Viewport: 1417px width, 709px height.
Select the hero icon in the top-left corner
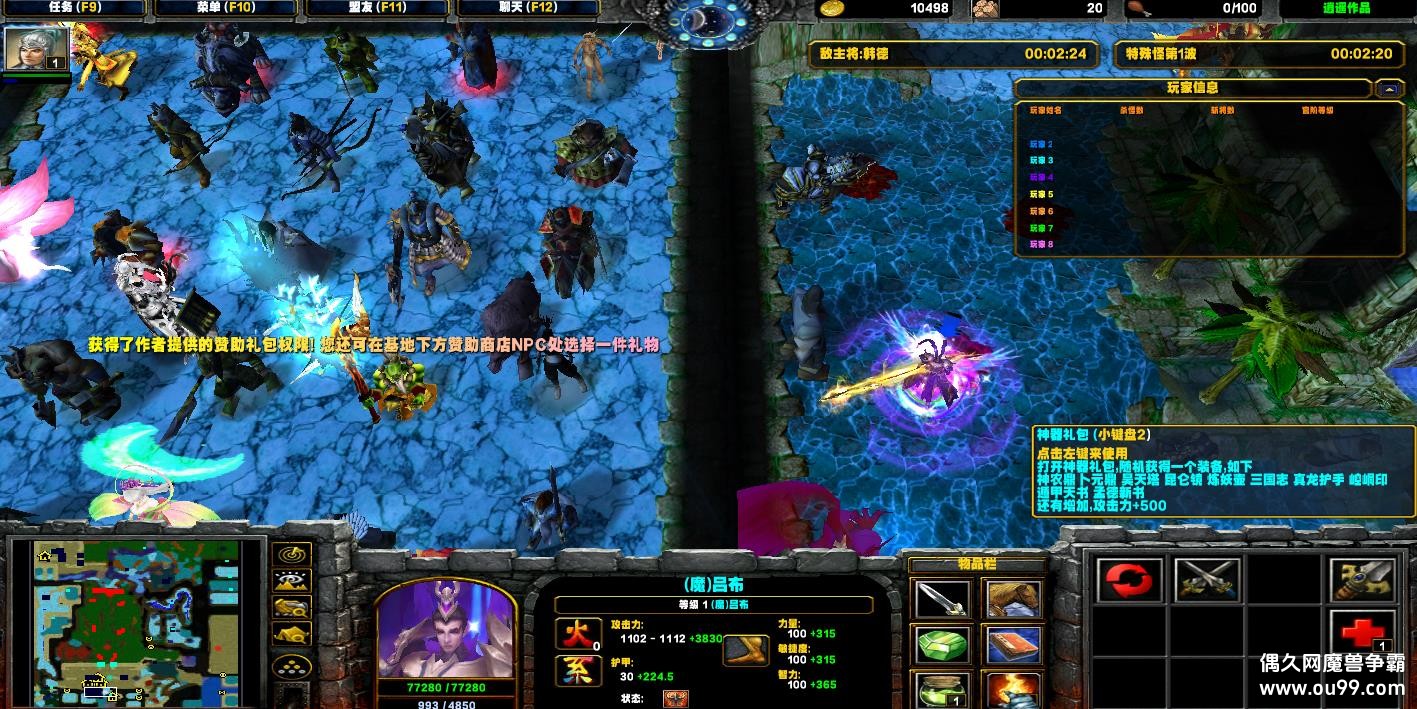tap(37, 49)
